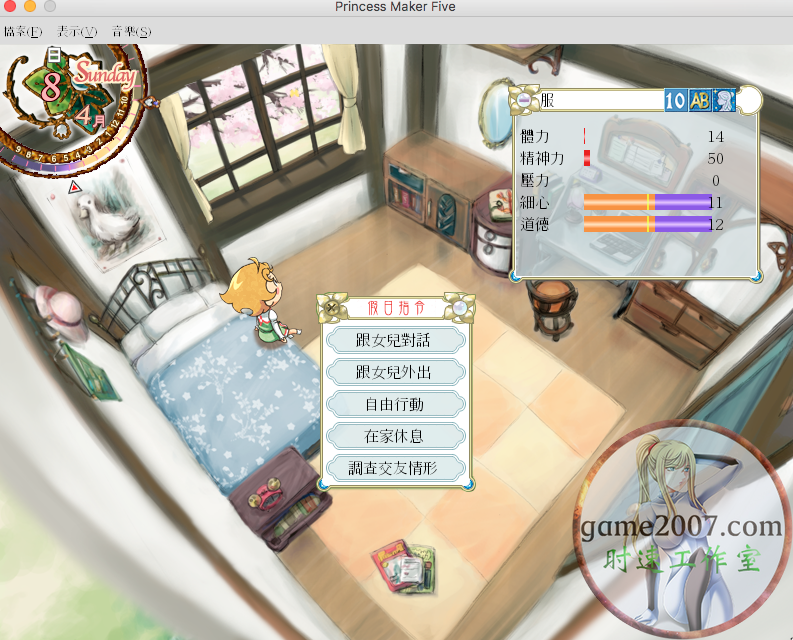This screenshot has height=640, width=793.
Task: Open 調查交友情形 friendship investigation
Action: [x=396, y=467]
